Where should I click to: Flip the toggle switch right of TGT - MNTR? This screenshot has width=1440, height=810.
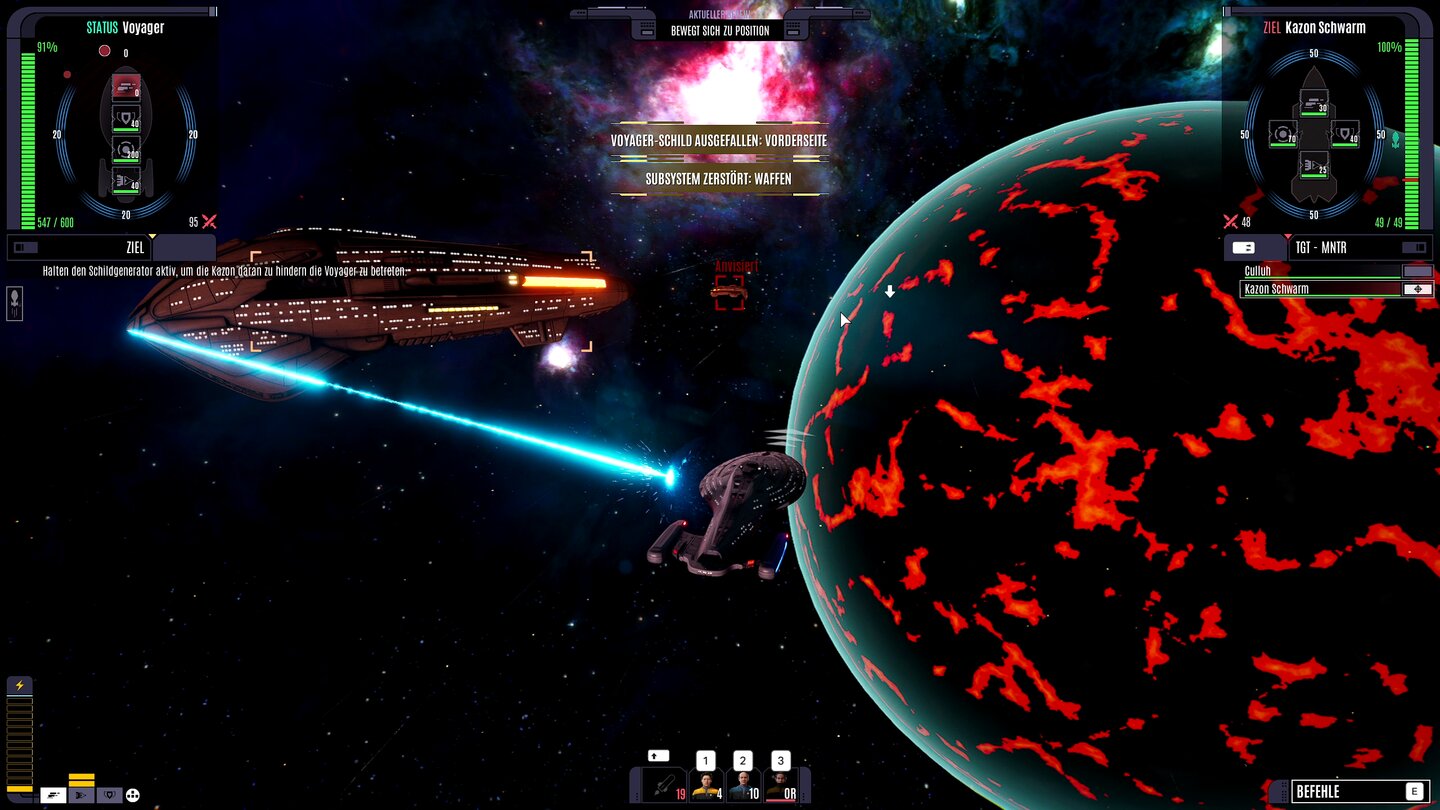pyautogui.click(x=1414, y=248)
